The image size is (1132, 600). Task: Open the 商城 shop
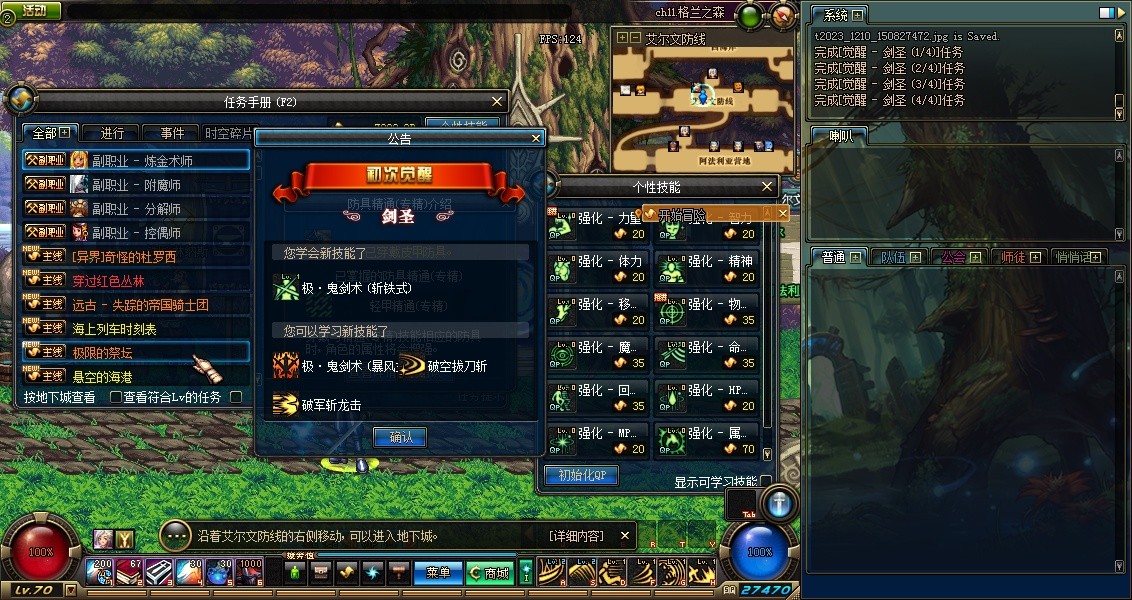tap(489, 573)
